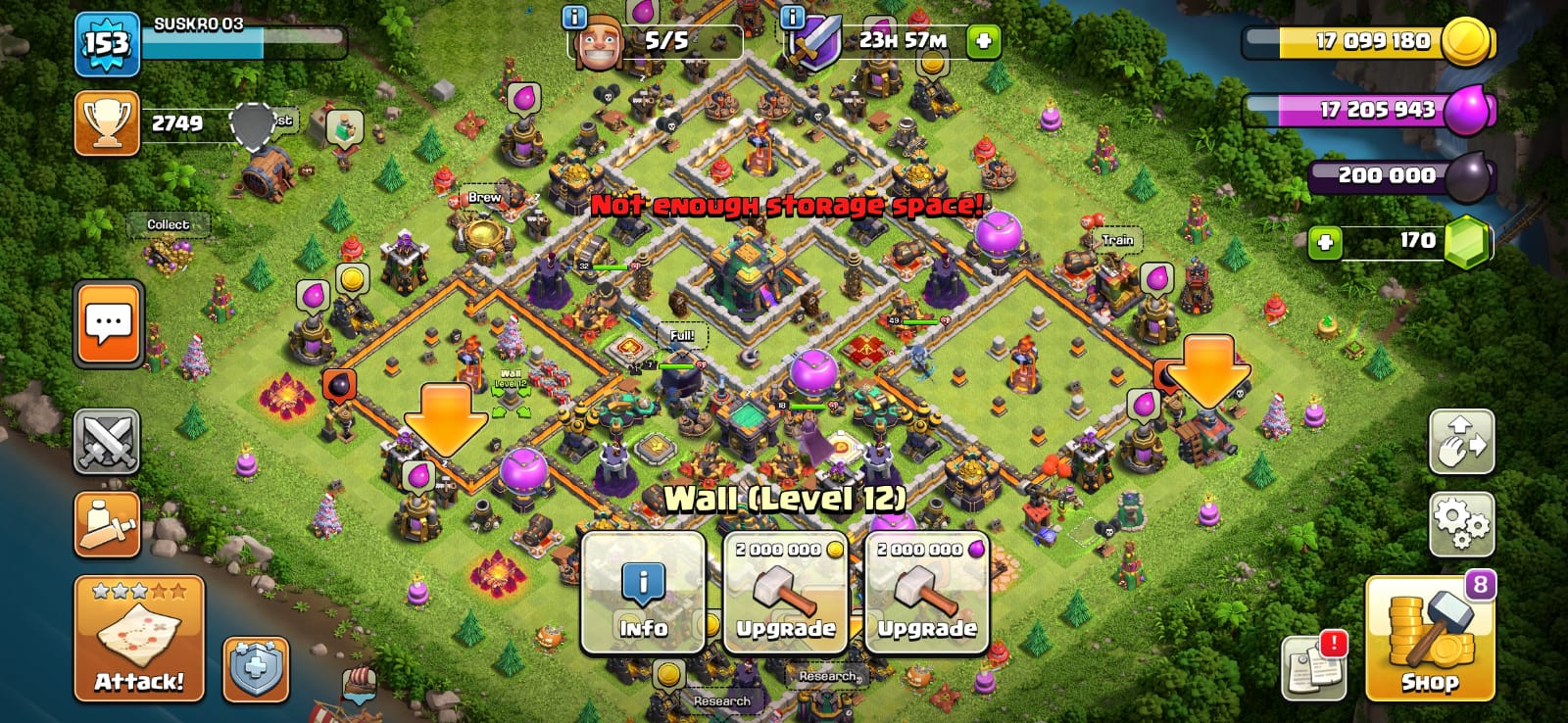Open the wall Info panel
Screen dimensions: 1568x723
click(643, 594)
